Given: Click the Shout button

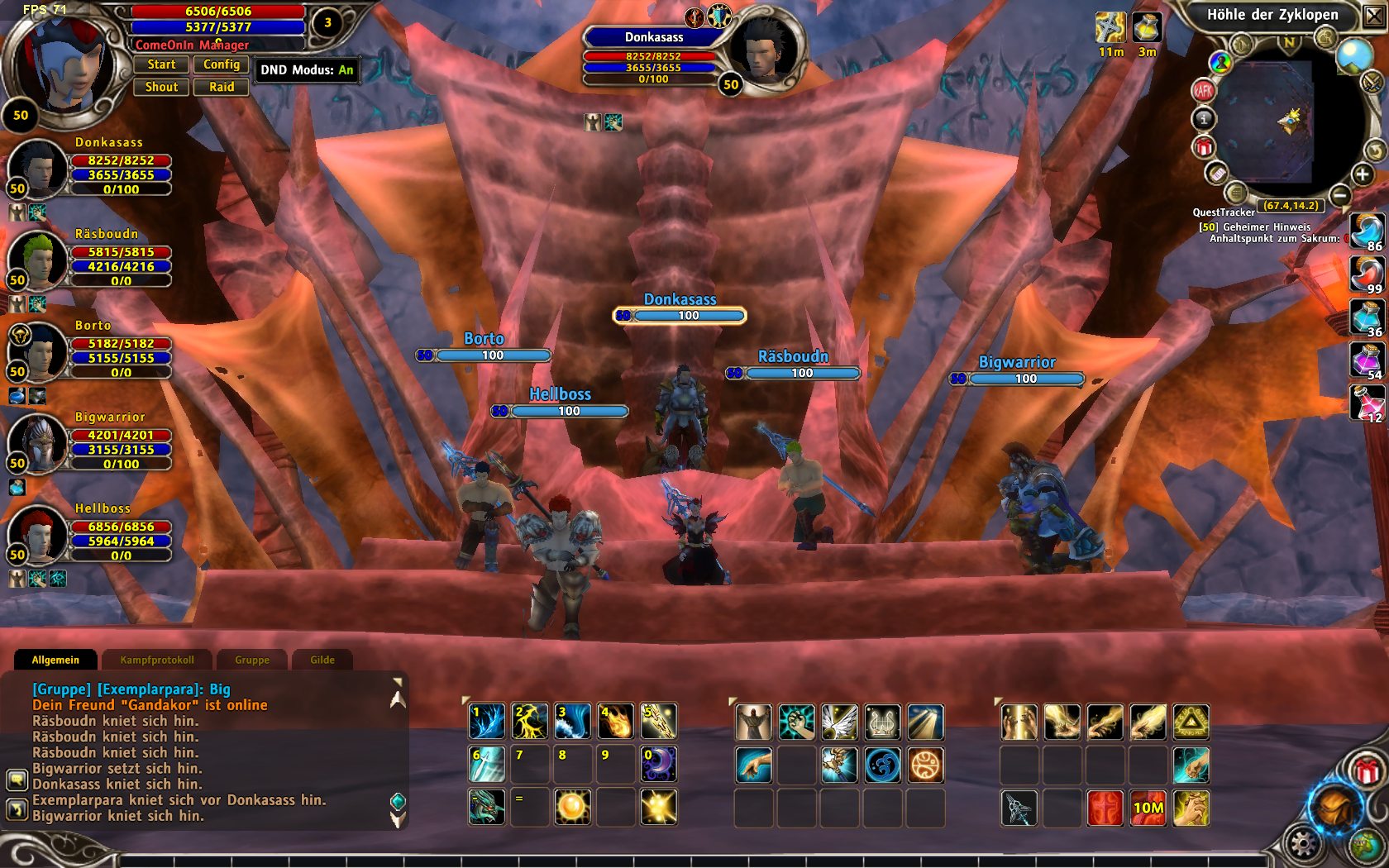Looking at the screenshot, I should (x=161, y=87).
